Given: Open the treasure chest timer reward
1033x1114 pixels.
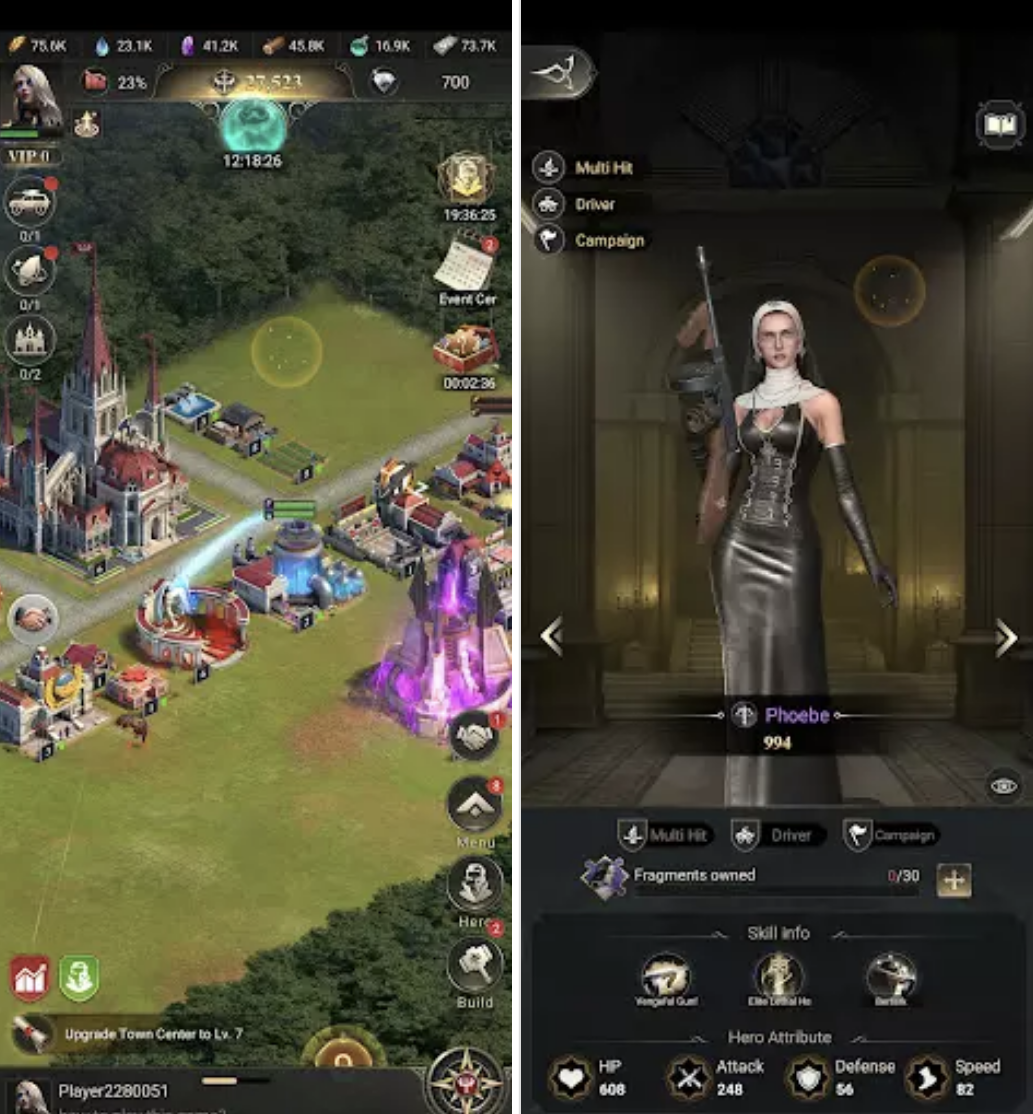Looking at the screenshot, I should [466, 350].
